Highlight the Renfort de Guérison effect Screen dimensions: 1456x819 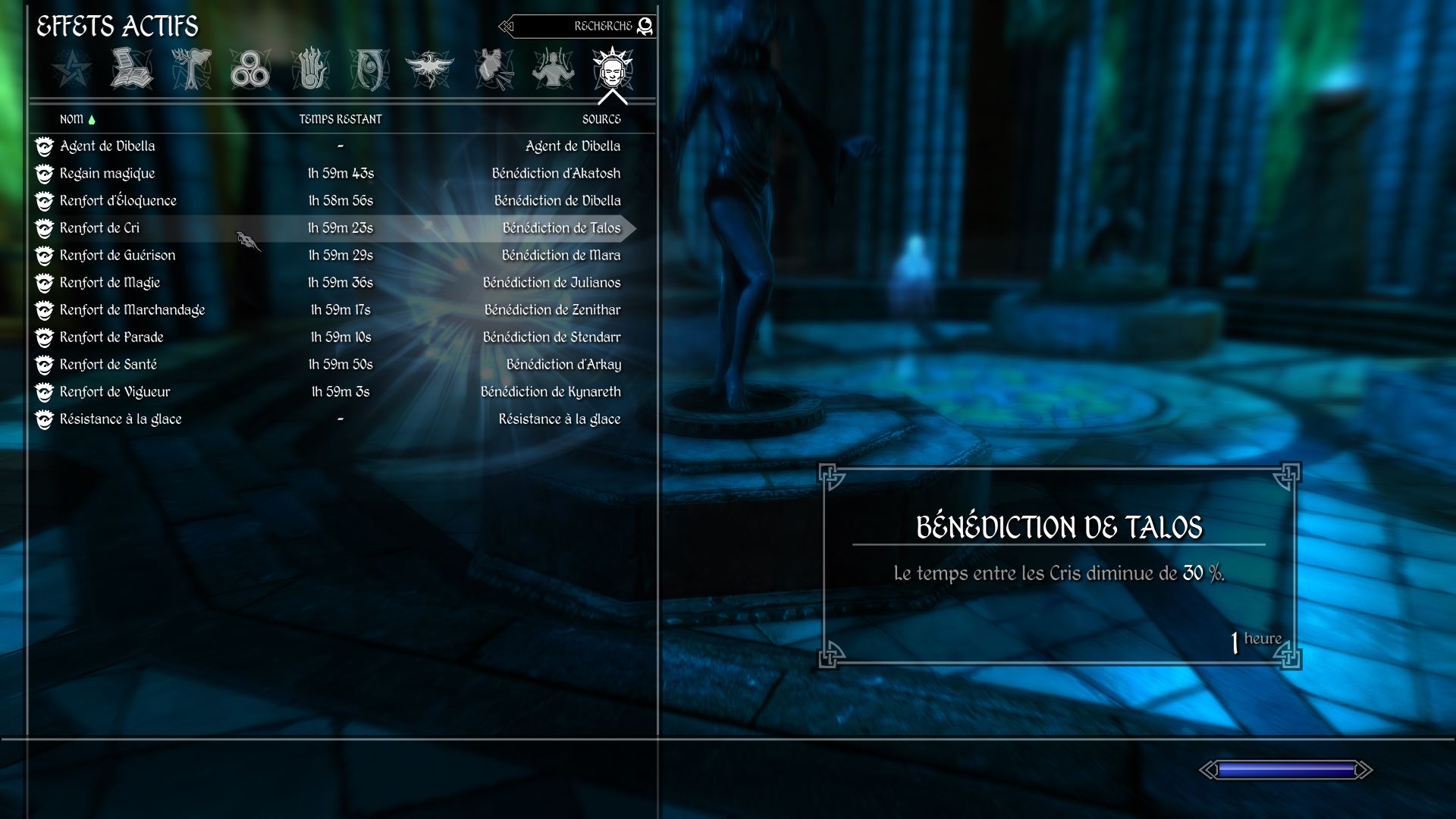point(118,256)
